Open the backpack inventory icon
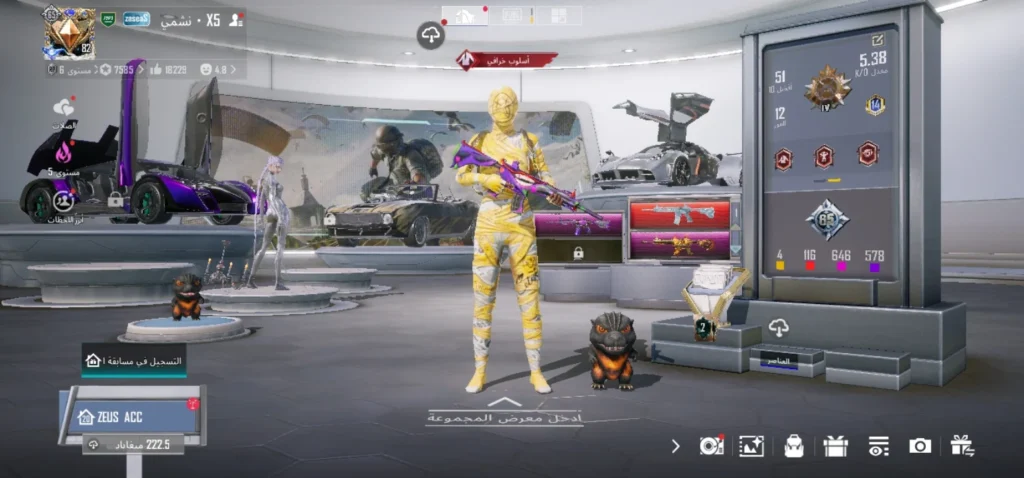 [794, 446]
